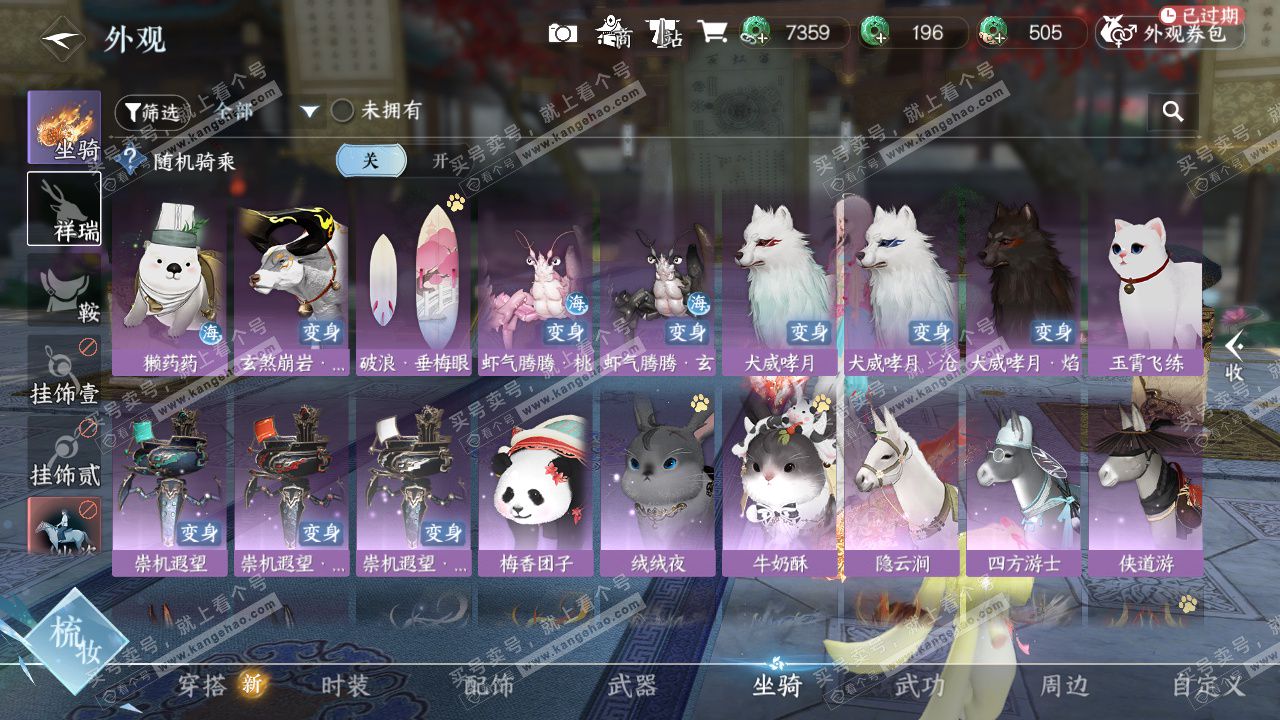1280x720 pixels.
Task: Tick the 未拥有 checkbox
Action: [x=343, y=111]
